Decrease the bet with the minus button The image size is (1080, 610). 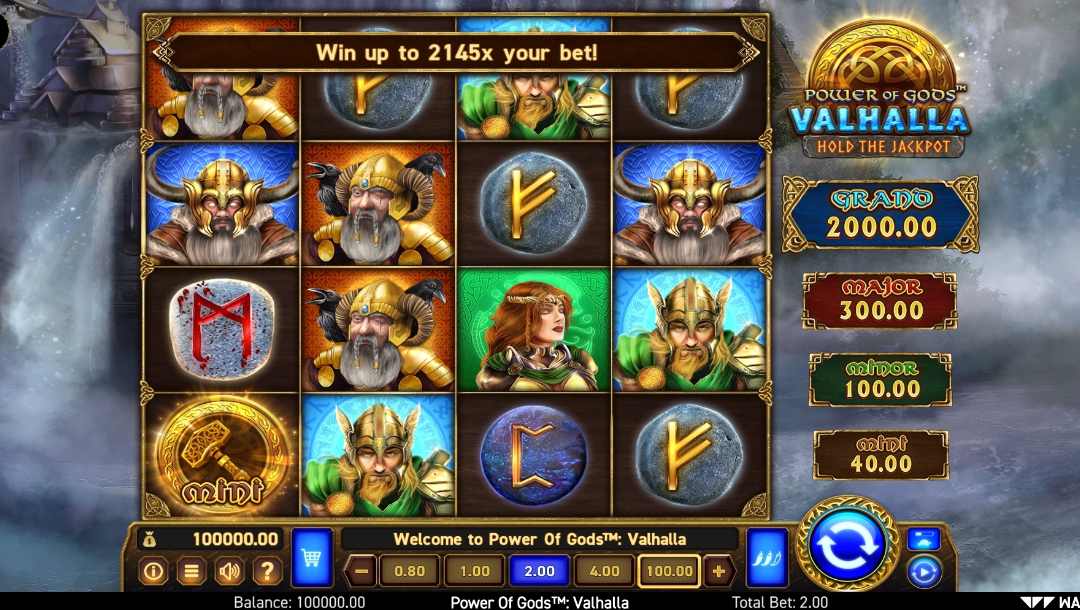click(x=361, y=572)
